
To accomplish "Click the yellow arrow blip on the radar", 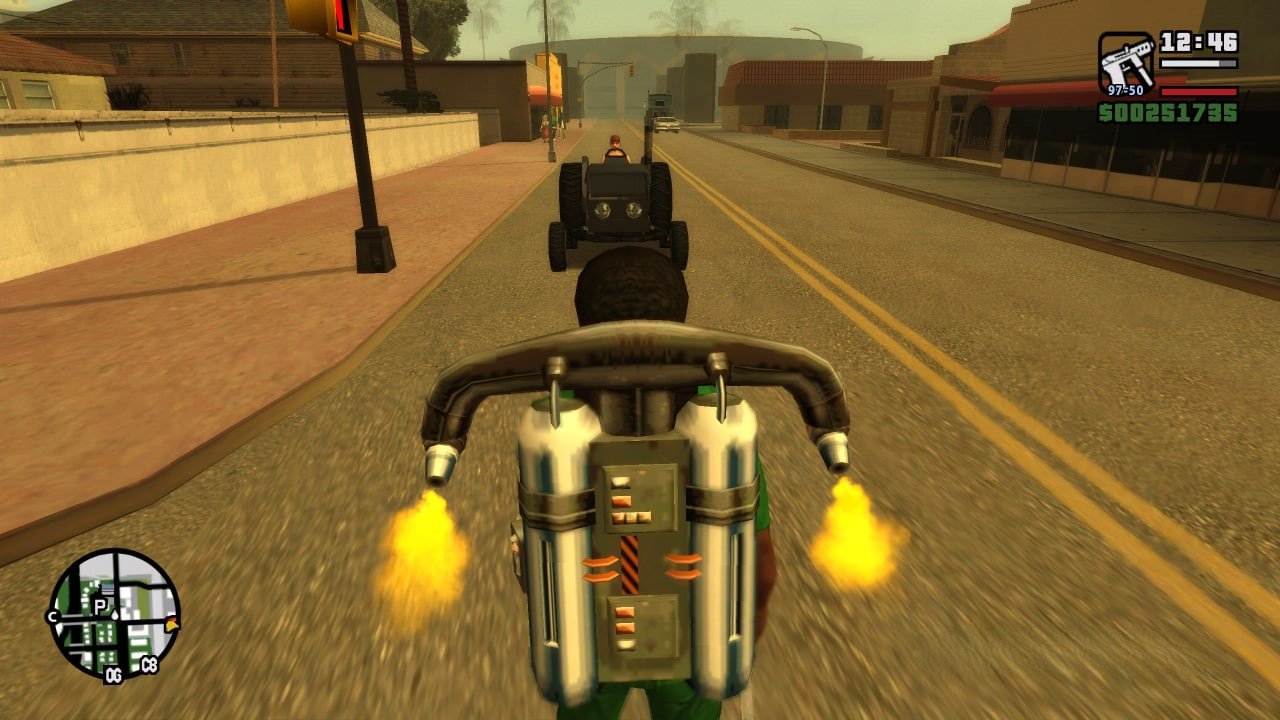I will 172,624.
